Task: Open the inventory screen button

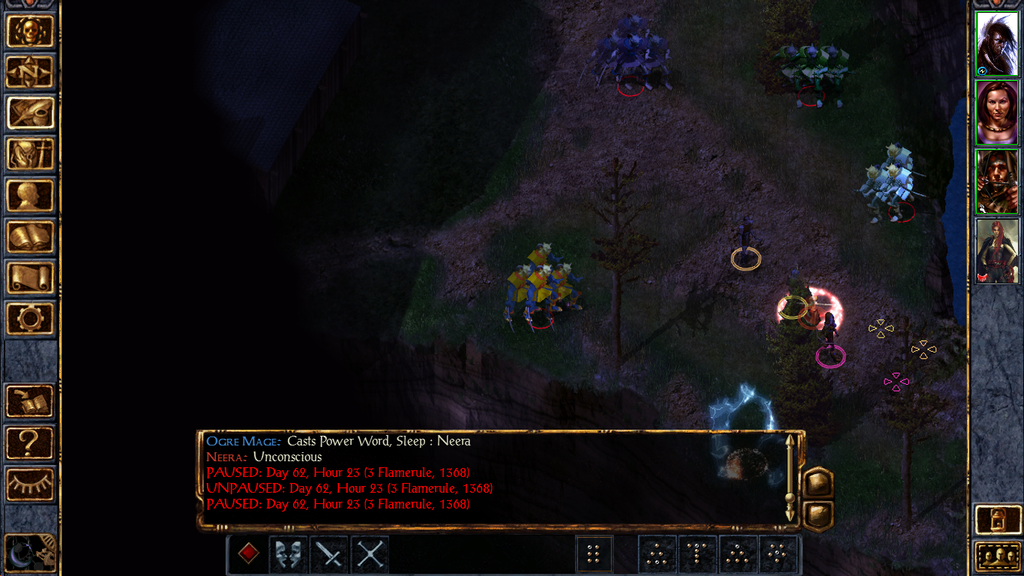Action: pos(30,154)
